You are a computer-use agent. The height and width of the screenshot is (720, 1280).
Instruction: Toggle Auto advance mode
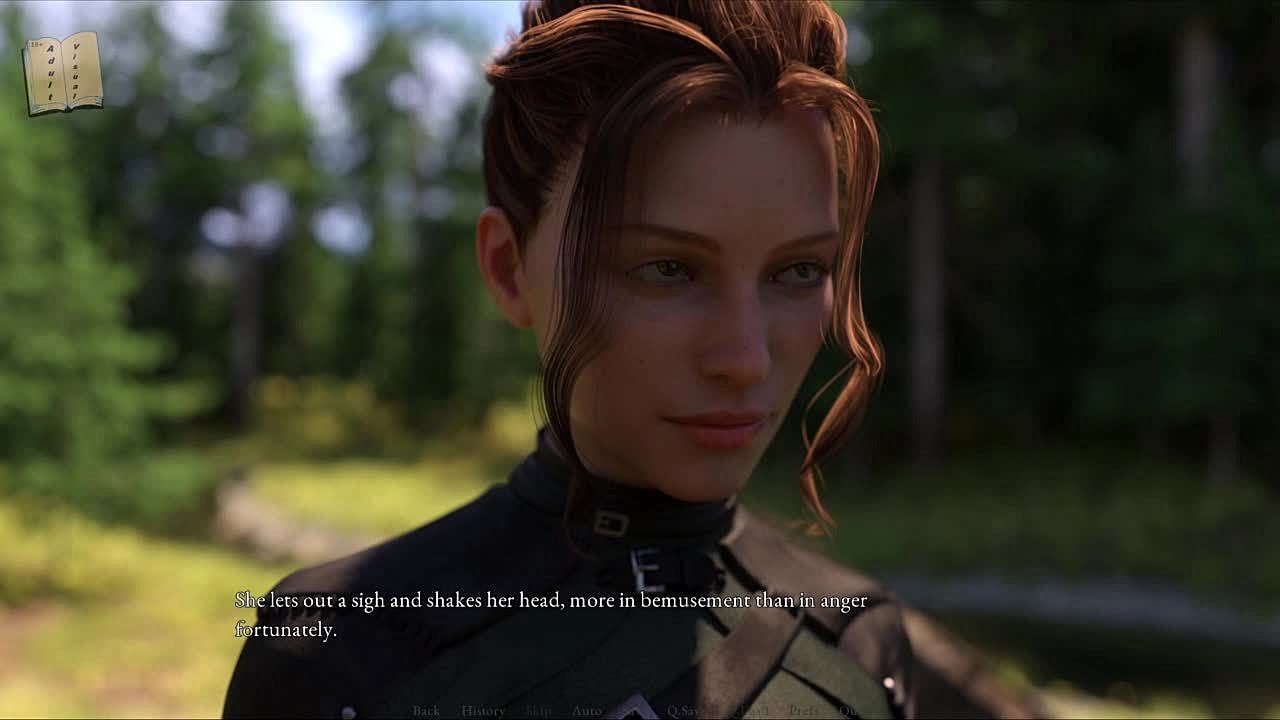pos(587,710)
